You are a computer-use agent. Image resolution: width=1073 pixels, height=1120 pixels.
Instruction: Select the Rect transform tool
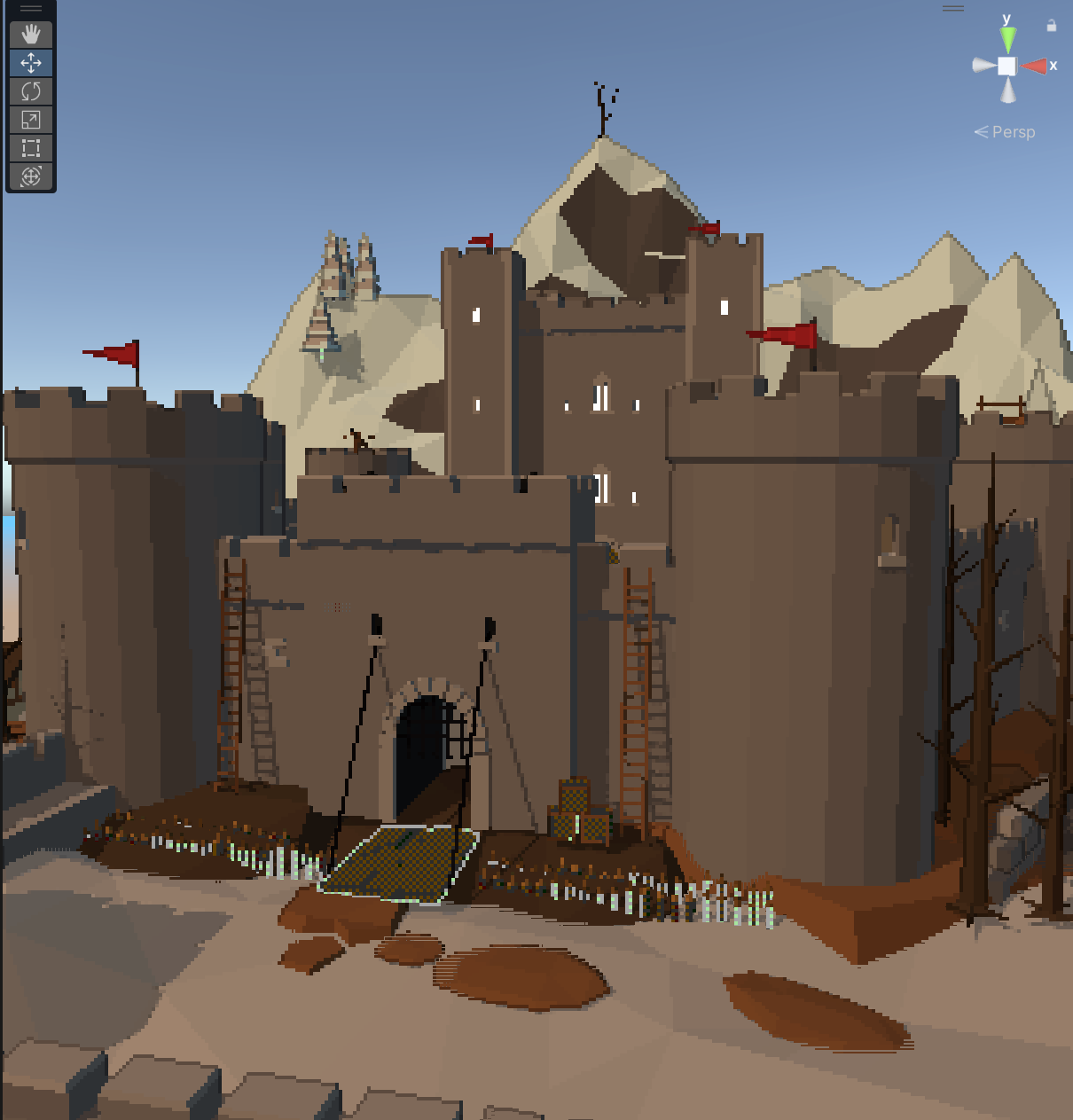(31, 148)
